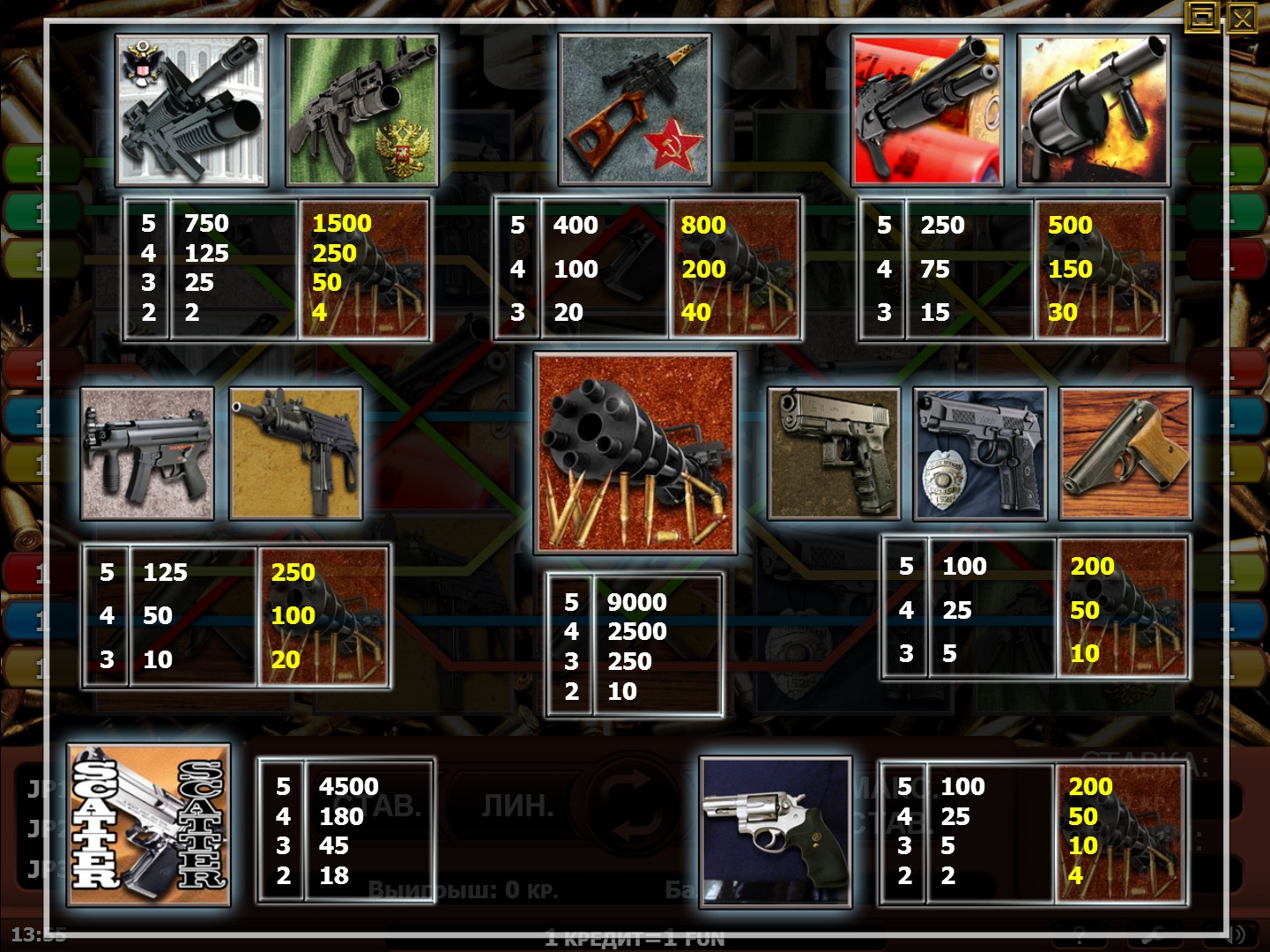Close the paytable with the gold X button
1270x952 pixels.
coord(1242,17)
